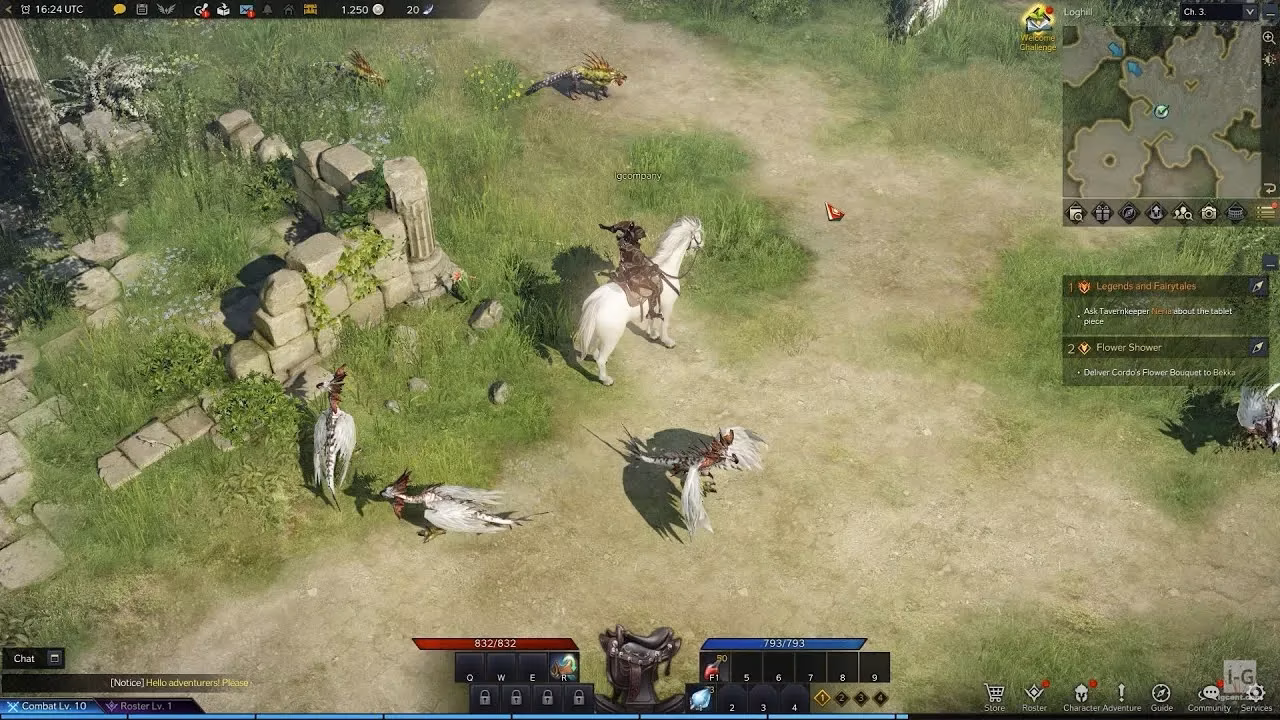This screenshot has width=1280, height=720.
Task: Take a screenshot with the minimap camera icon
Action: pos(1208,212)
